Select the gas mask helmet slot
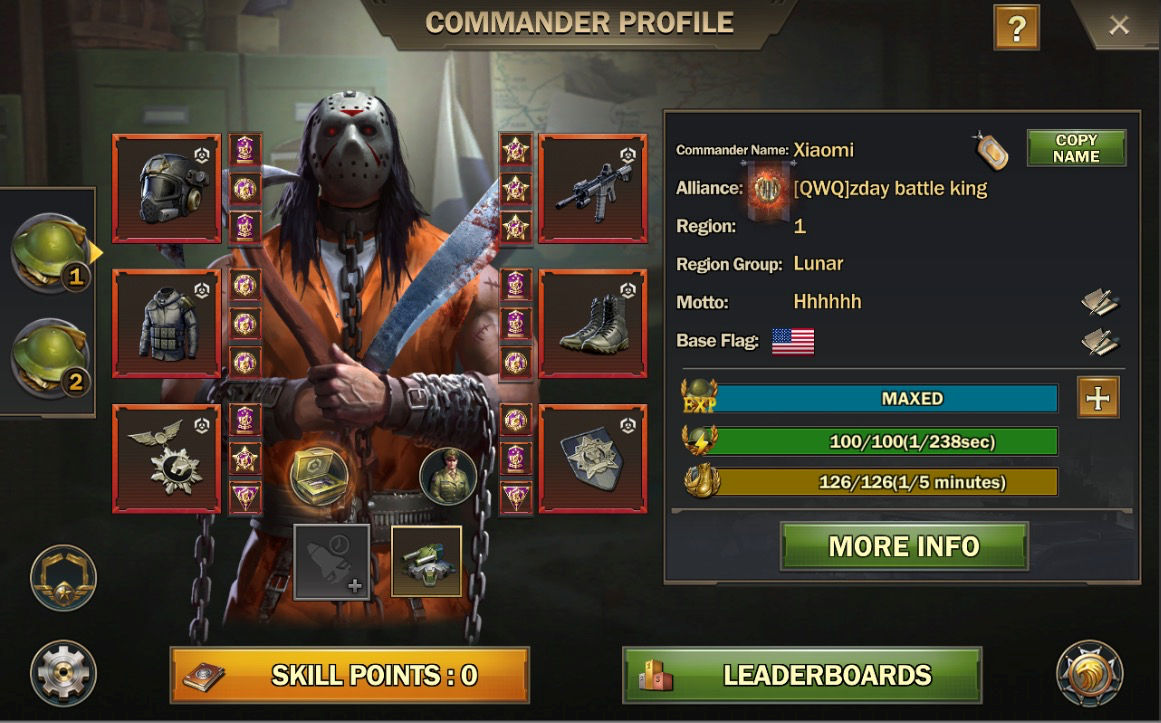1161x723 pixels. (167, 188)
